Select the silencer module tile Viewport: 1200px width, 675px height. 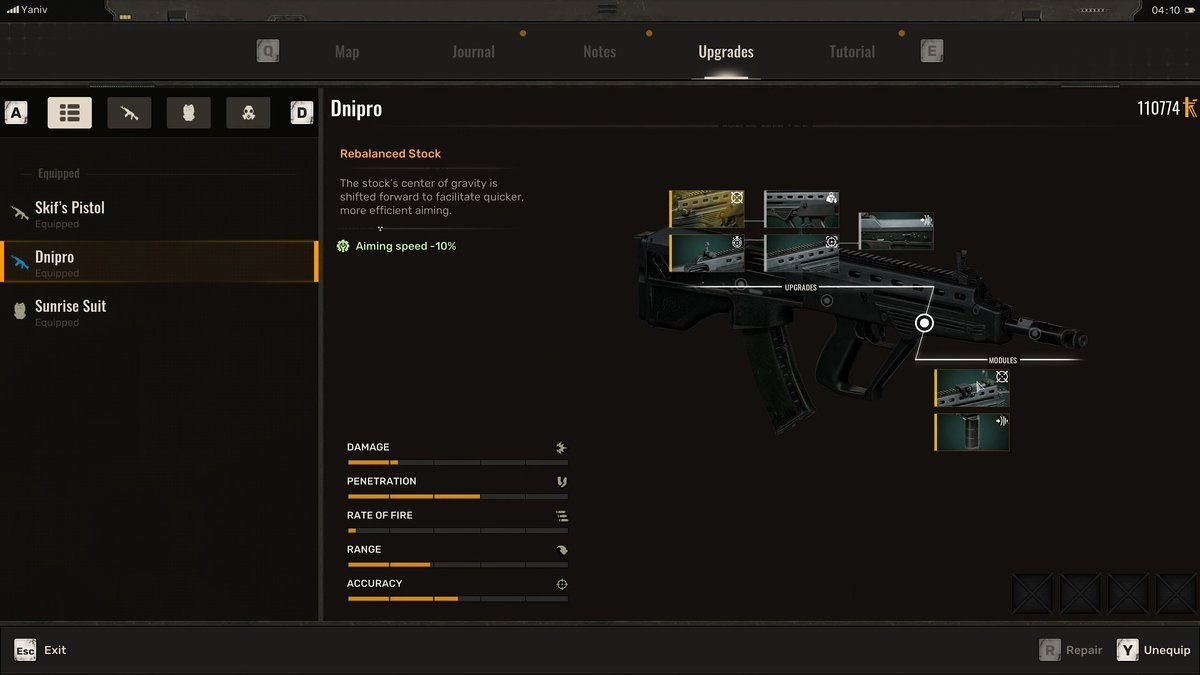coord(972,432)
